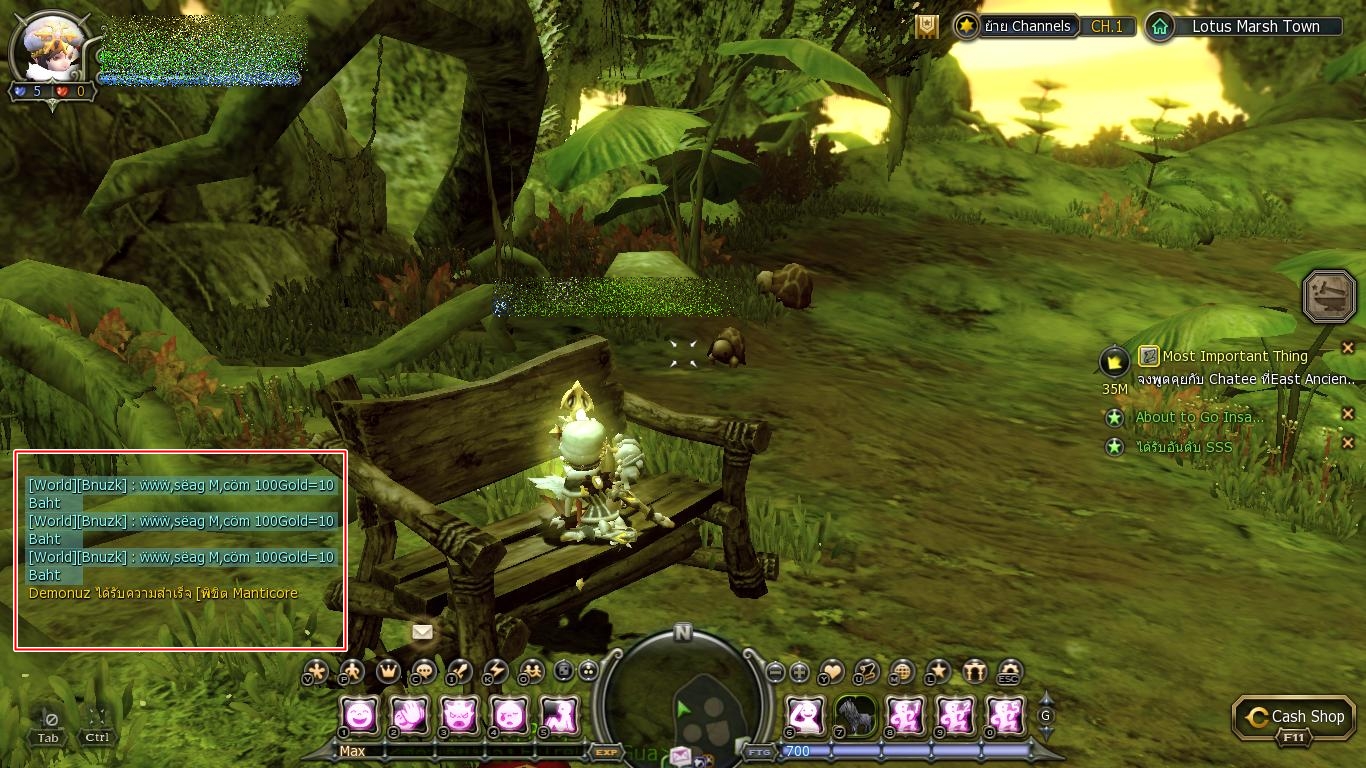Image resolution: width=1366 pixels, height=768 pixels.
Task: Select the About to Go Insa... quest entry
Action: click(1199, 417)
